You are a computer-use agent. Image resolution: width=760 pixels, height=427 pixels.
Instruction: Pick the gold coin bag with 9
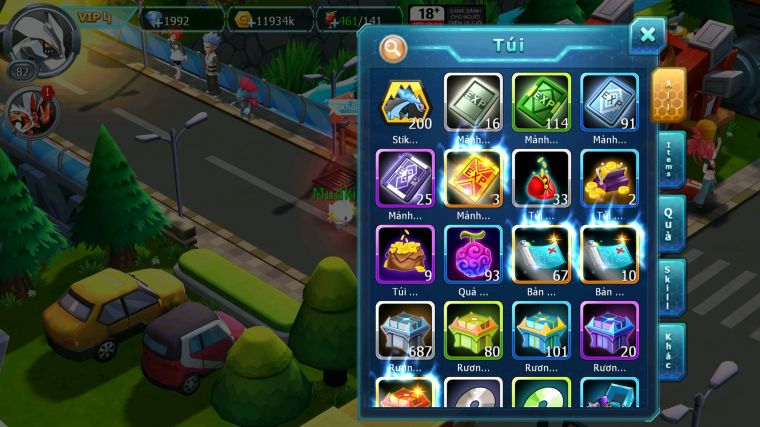pyautogui.click(x=405, y=255)
